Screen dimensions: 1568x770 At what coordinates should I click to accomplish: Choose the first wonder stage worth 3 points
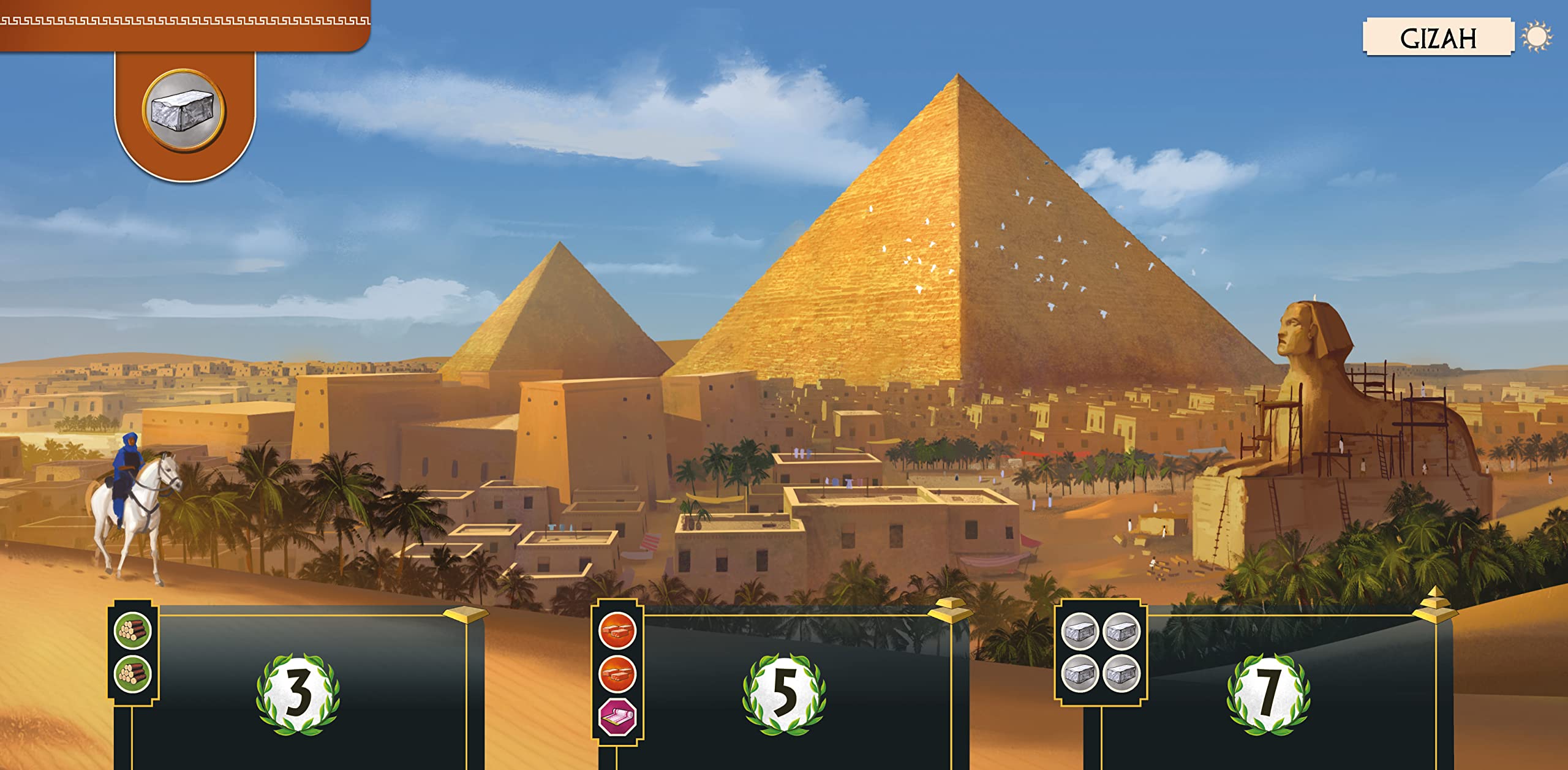[298, 694]
